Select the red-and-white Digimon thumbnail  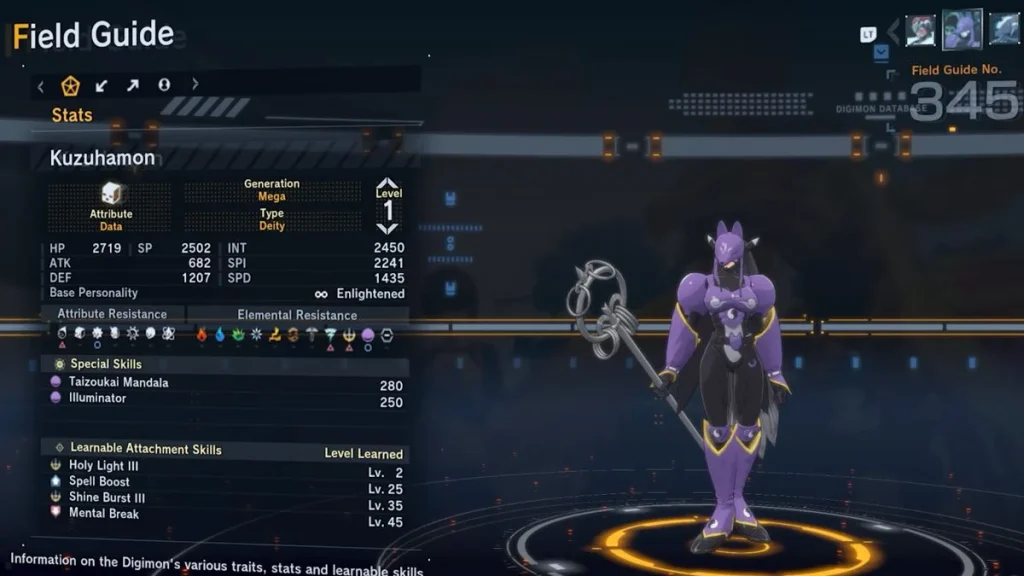920,31
